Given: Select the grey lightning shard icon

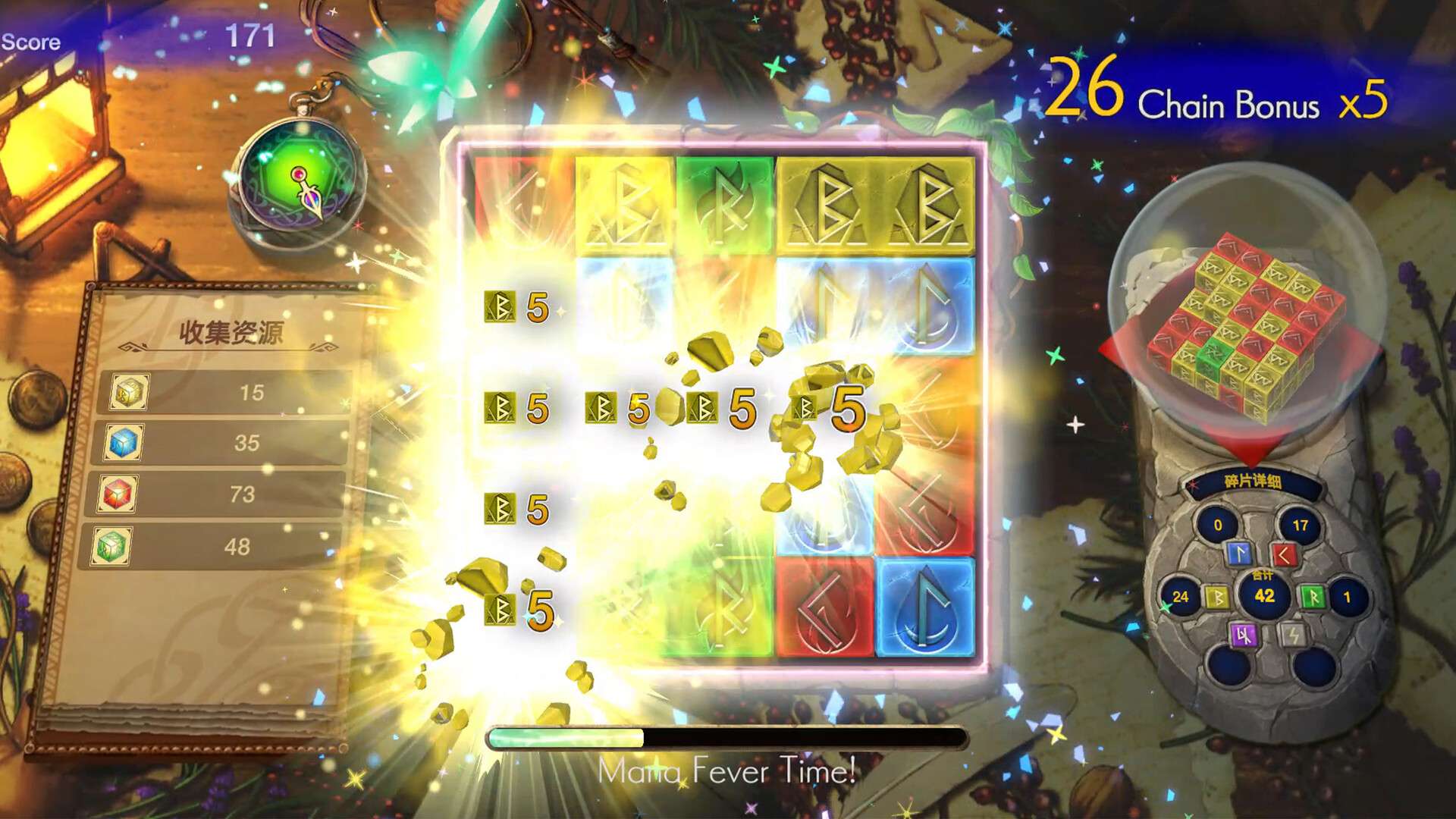Looking at the screenshot, I should (1291, 634).
